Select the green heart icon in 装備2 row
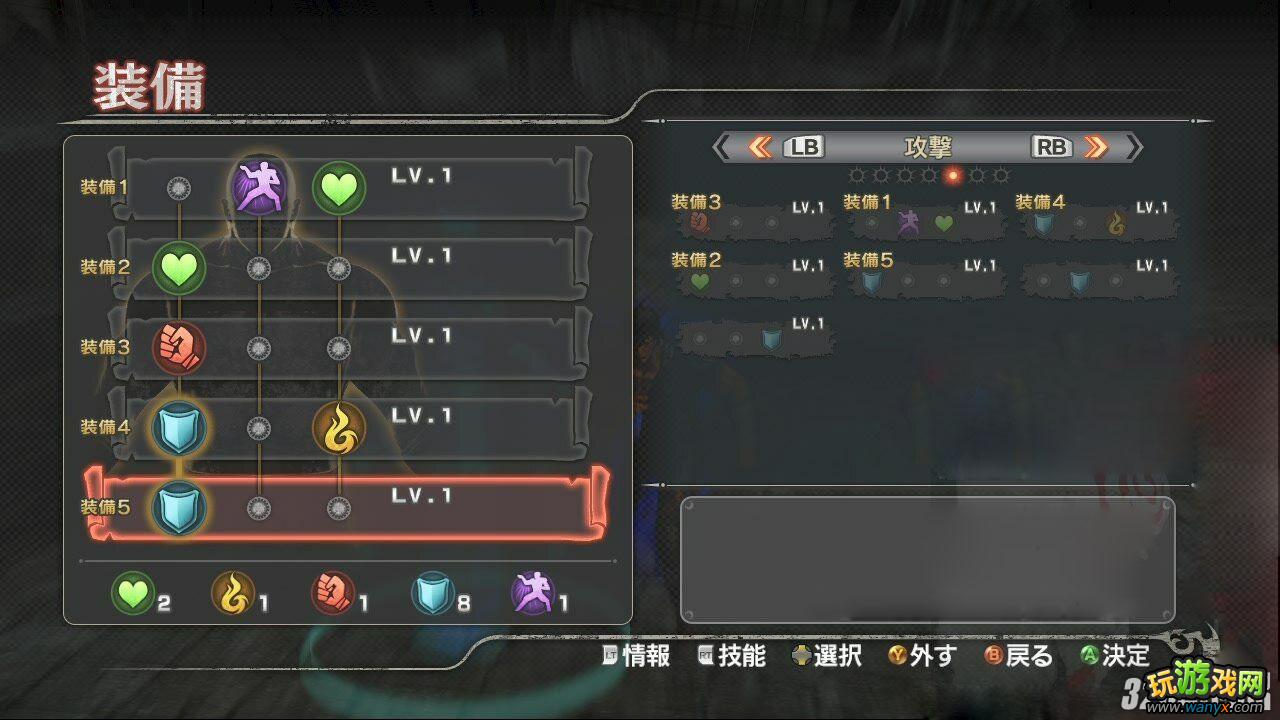The height and width of the screenshot is (720, 1280). [178, 266]
